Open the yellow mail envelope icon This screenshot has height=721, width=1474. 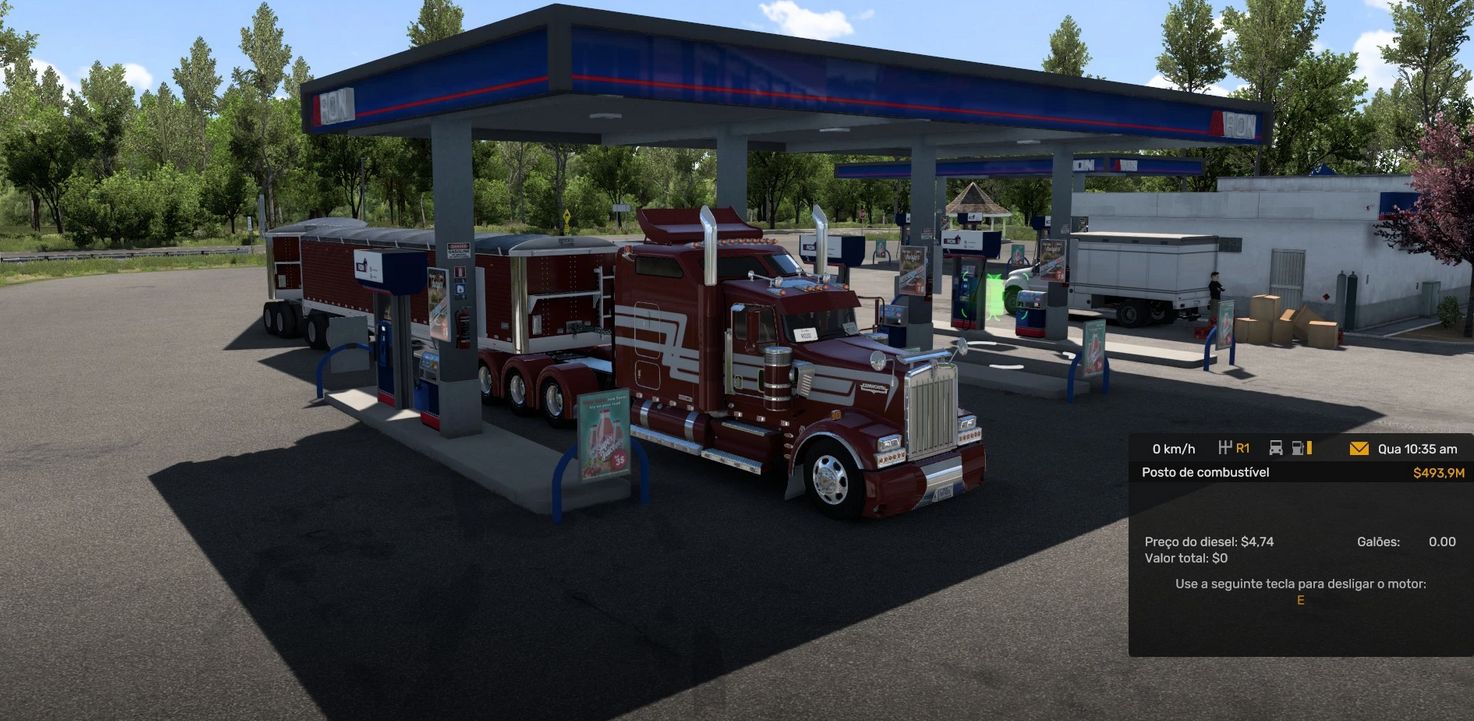point(1358,449)
